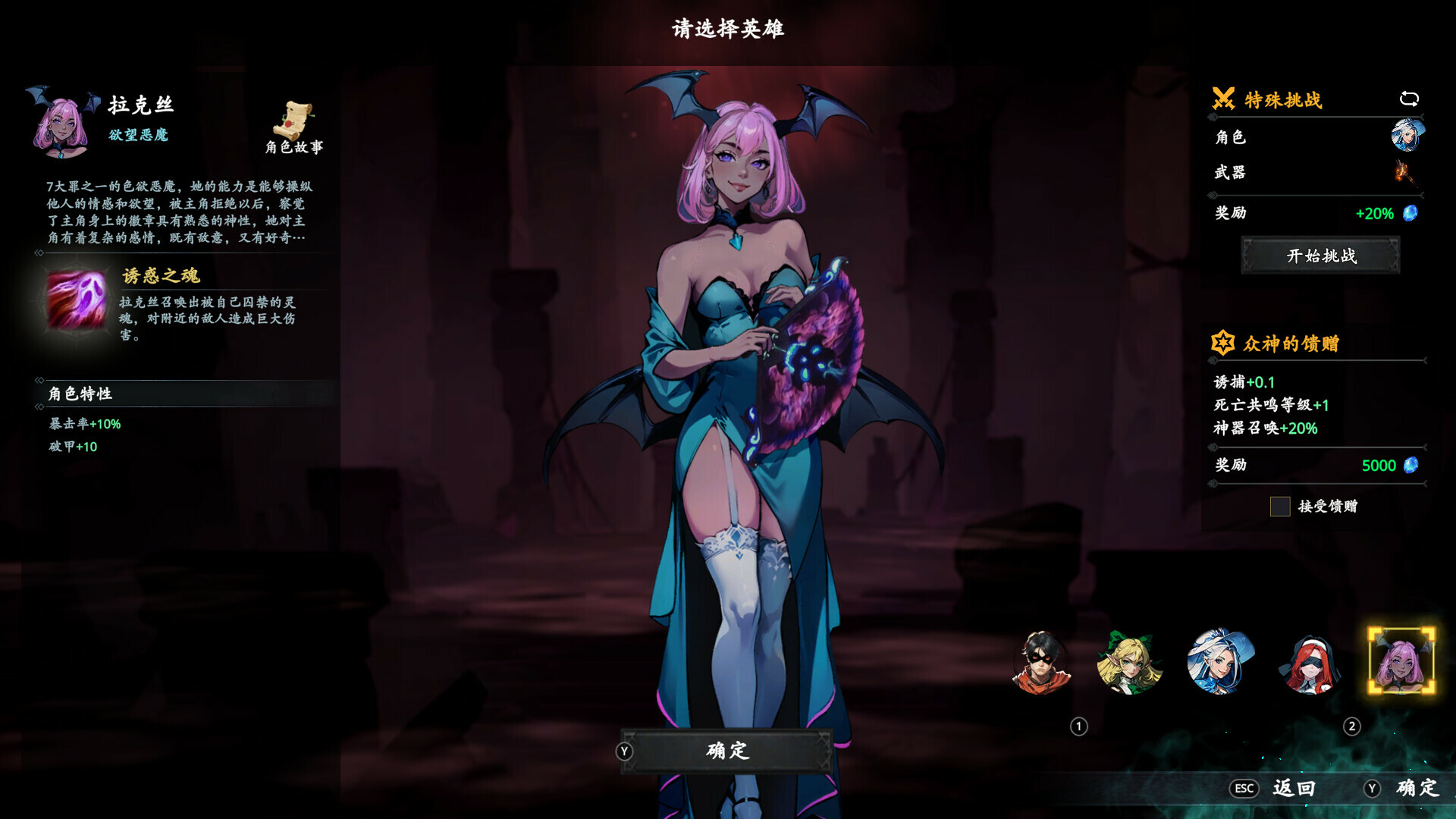Viewport: 1456px width, 819px height.
Task: Click the expander above the 诱惑之魂 section
Action: (x=39, y=253)
